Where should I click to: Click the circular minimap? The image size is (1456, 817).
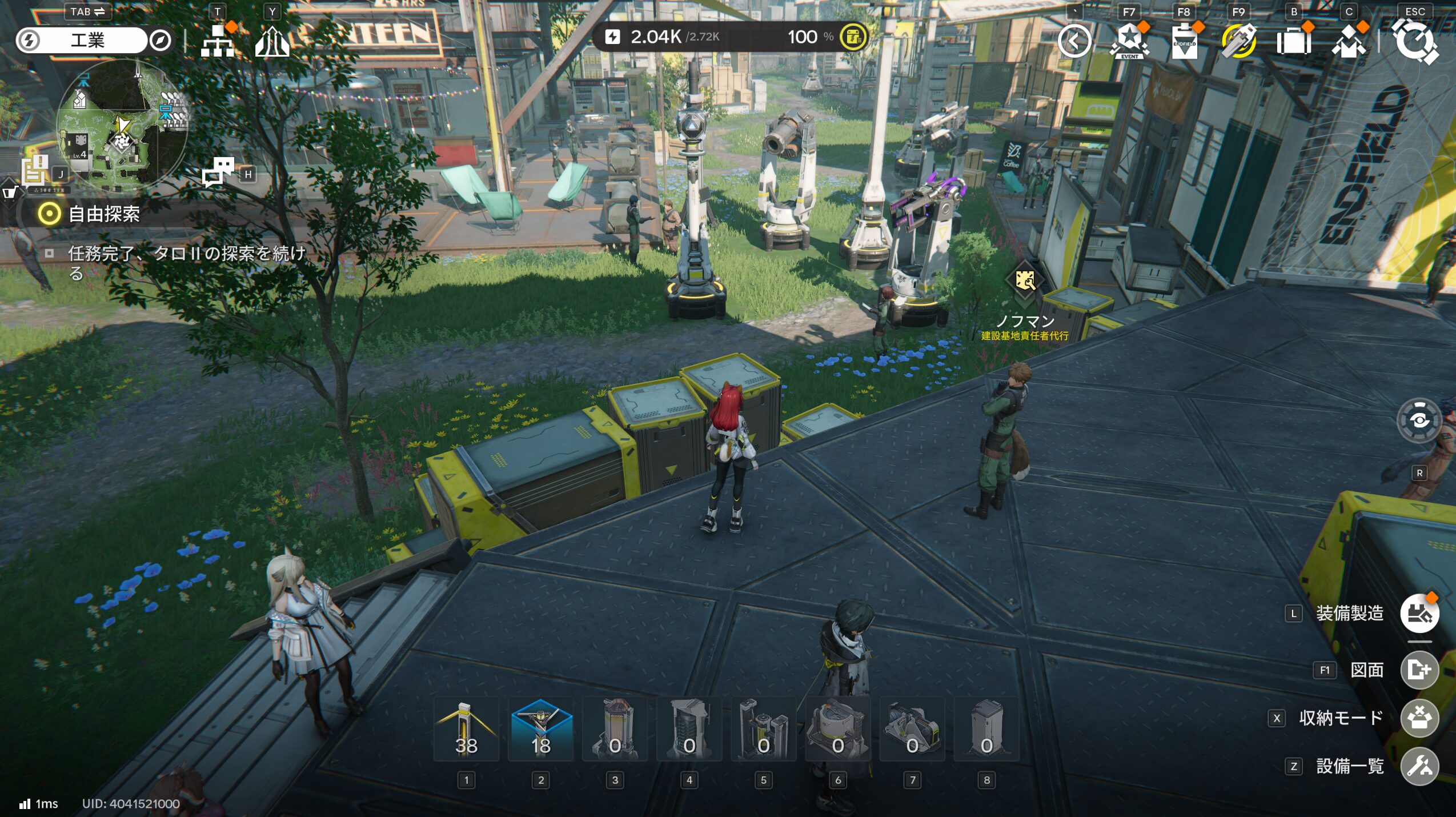pyautogui.click(x=121, y=126)
